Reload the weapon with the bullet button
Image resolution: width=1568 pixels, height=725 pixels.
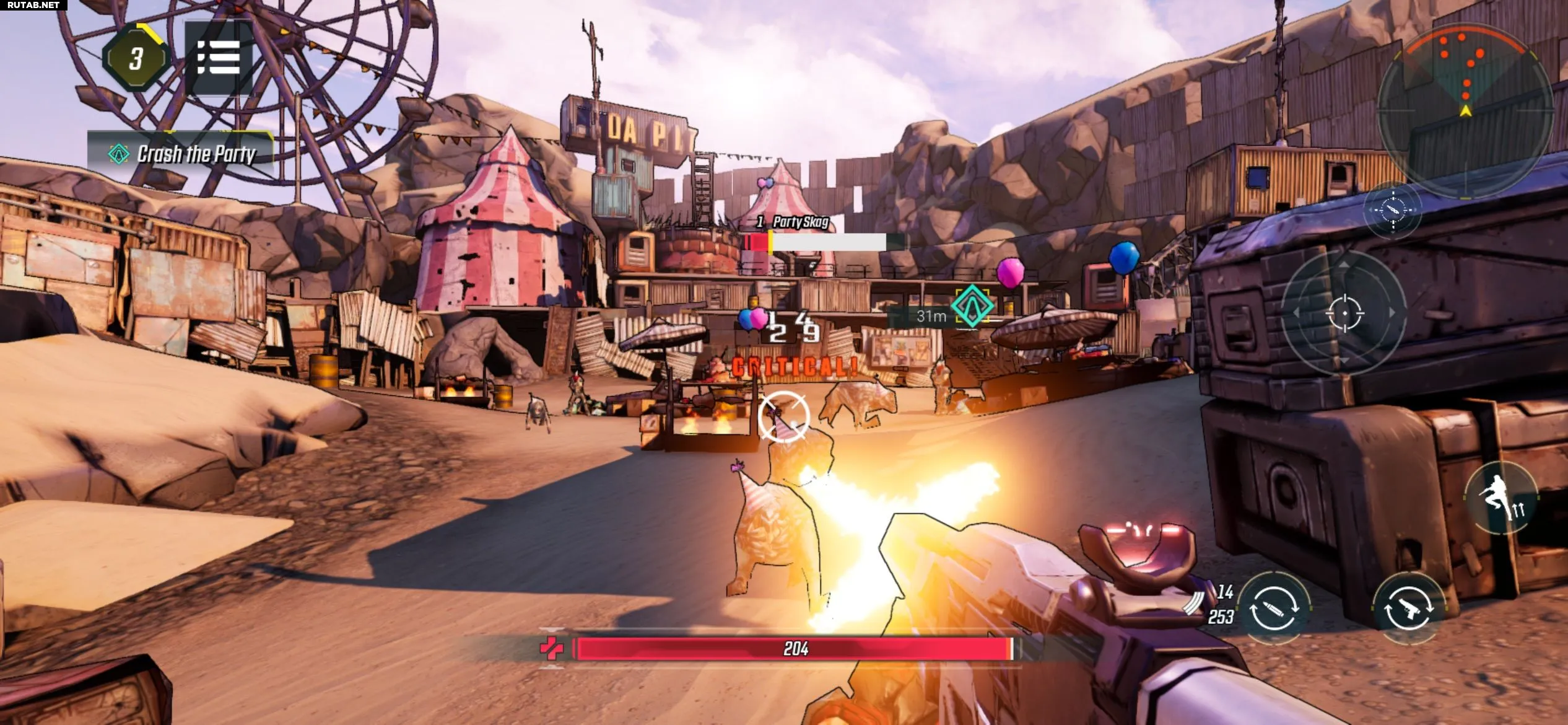coord(1273,609)
